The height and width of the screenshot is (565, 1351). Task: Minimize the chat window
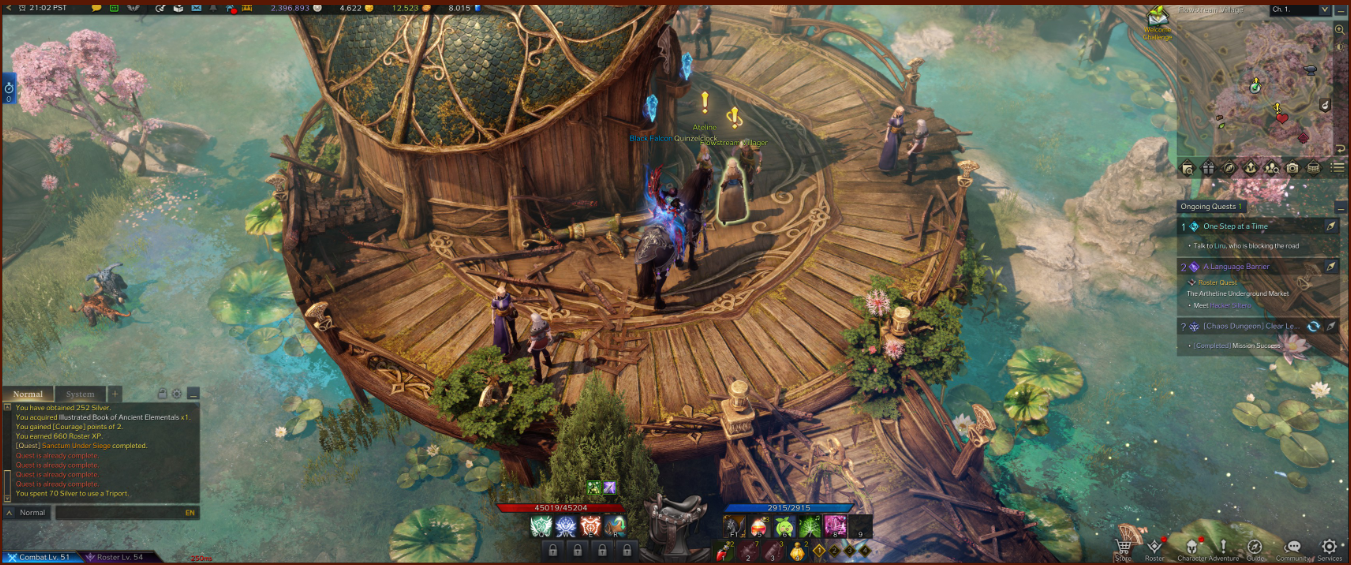(193, 394)
